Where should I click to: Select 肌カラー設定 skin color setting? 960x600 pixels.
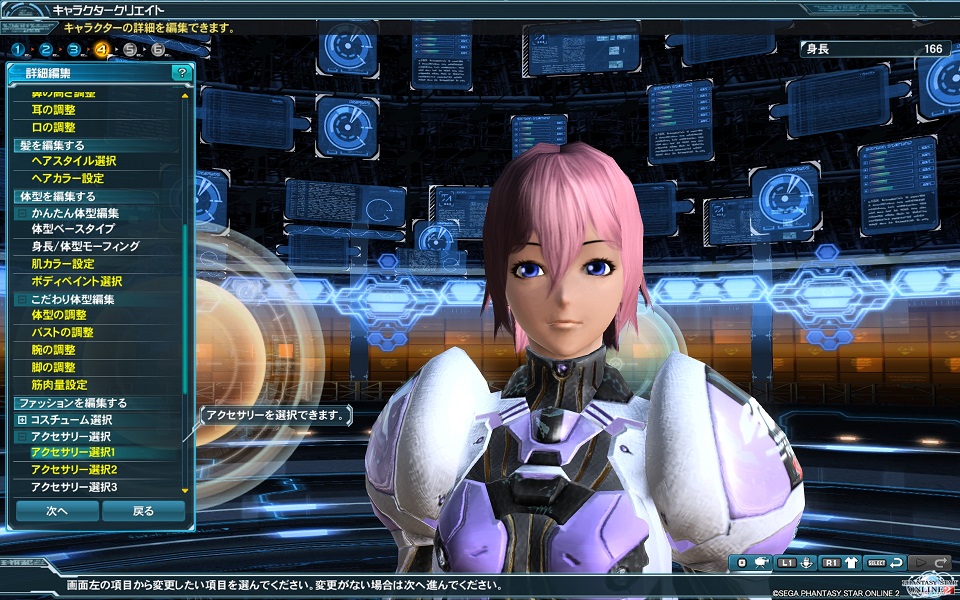[62, 264]
